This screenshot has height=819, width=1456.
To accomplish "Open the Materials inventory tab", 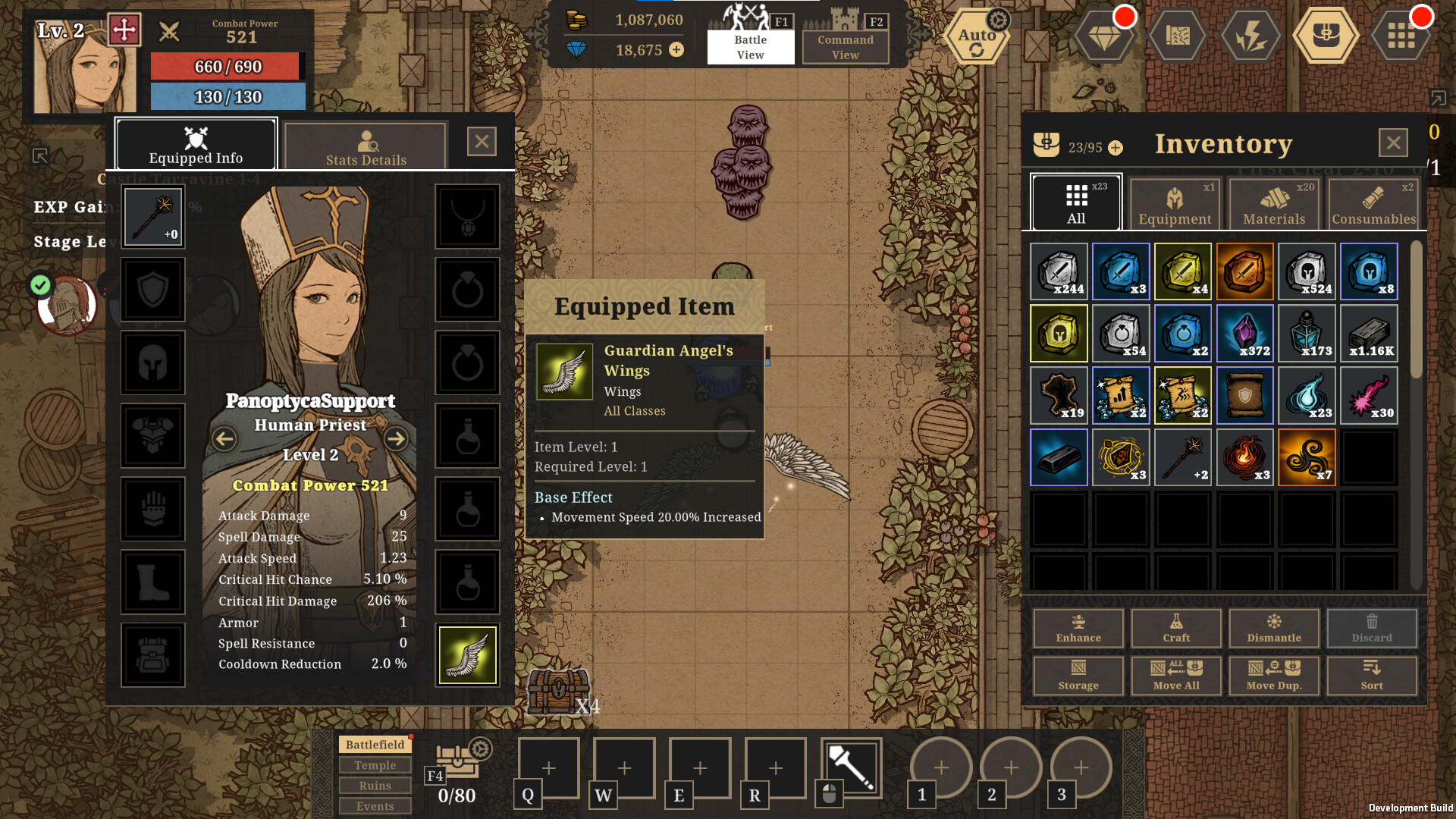I will (x=1274, y=203).
